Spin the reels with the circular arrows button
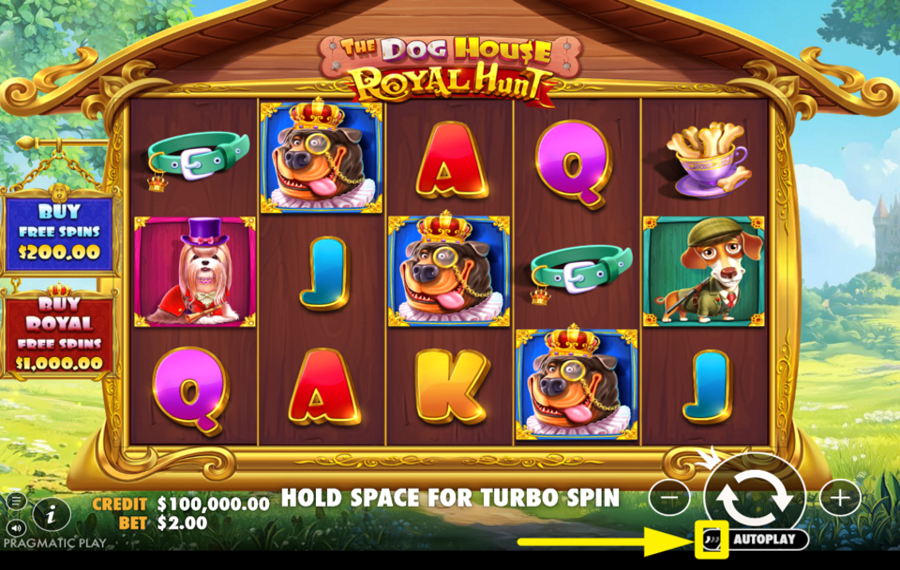The height and width of the screenshot is (570, 900). coord(755,497)
